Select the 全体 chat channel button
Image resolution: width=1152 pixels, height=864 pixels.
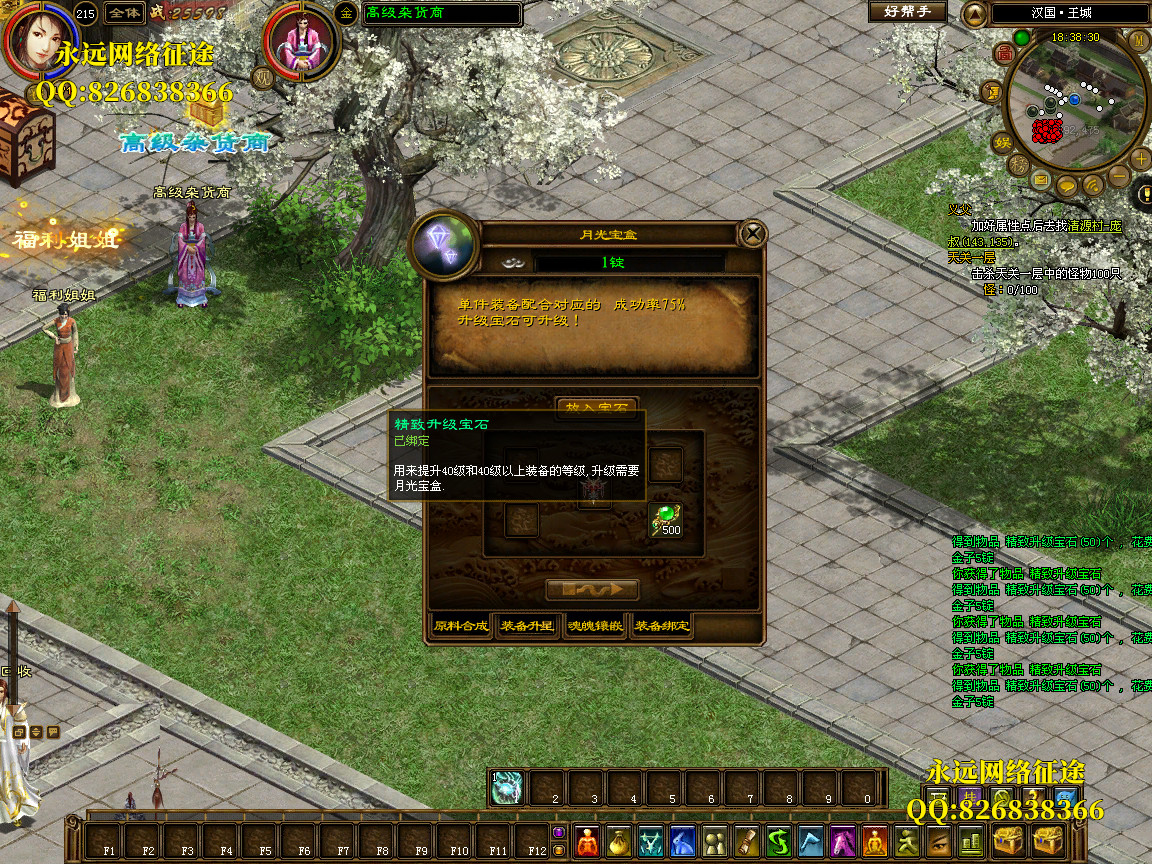tap(125, 13)
